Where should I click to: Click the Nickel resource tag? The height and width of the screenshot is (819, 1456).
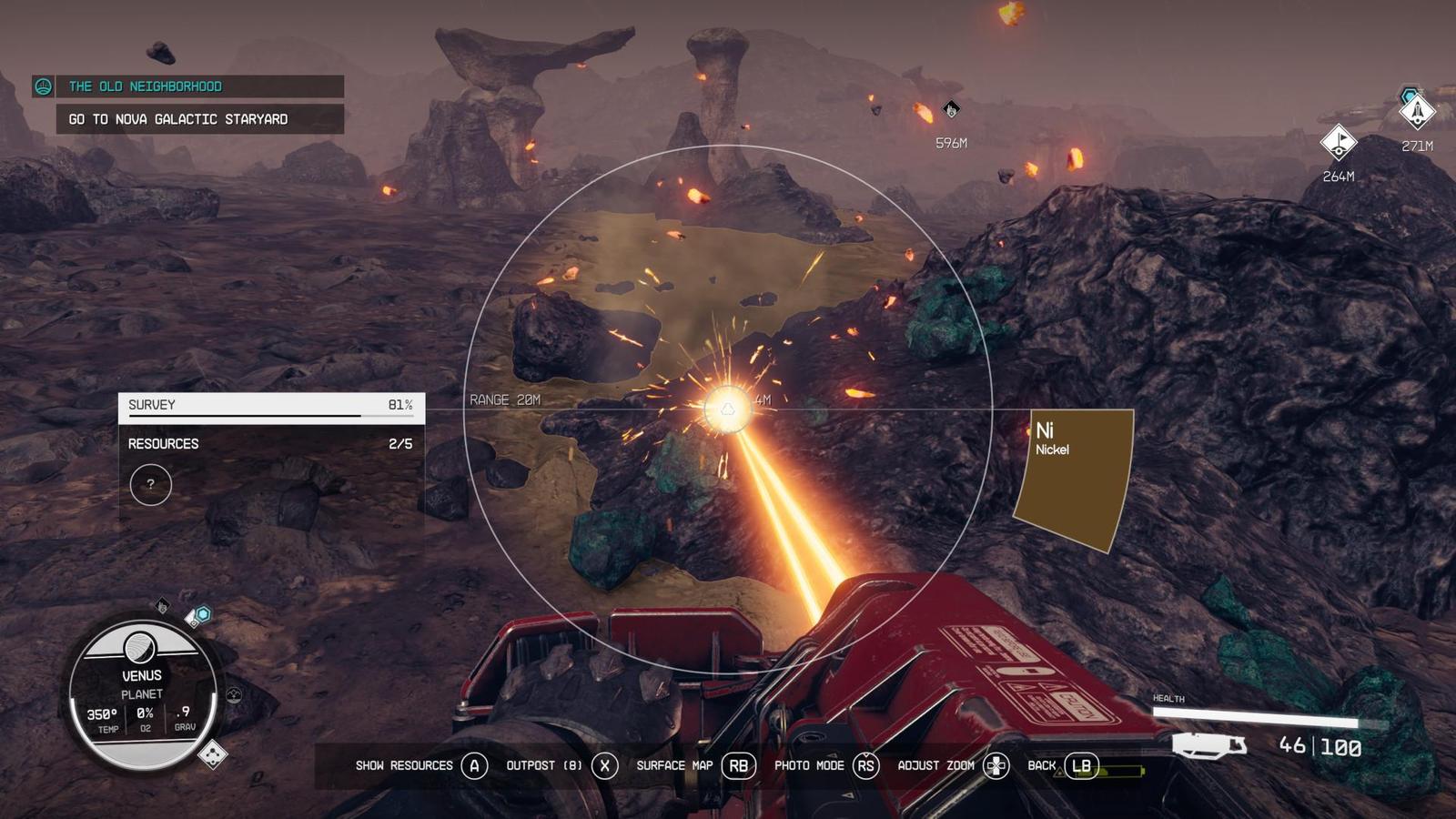click(1074, 478)
